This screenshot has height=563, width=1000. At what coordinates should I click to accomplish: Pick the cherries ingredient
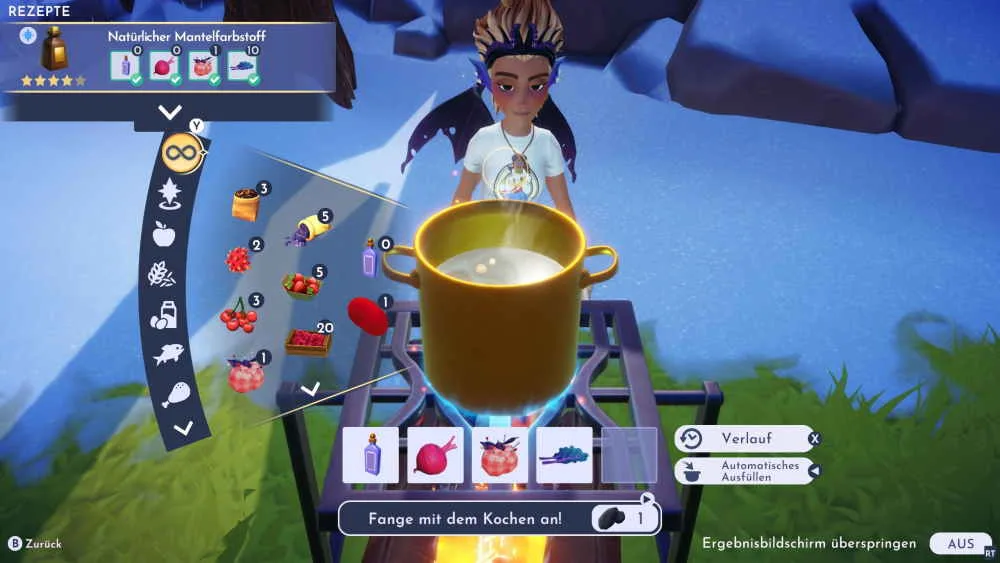click(x=237, y=316)
